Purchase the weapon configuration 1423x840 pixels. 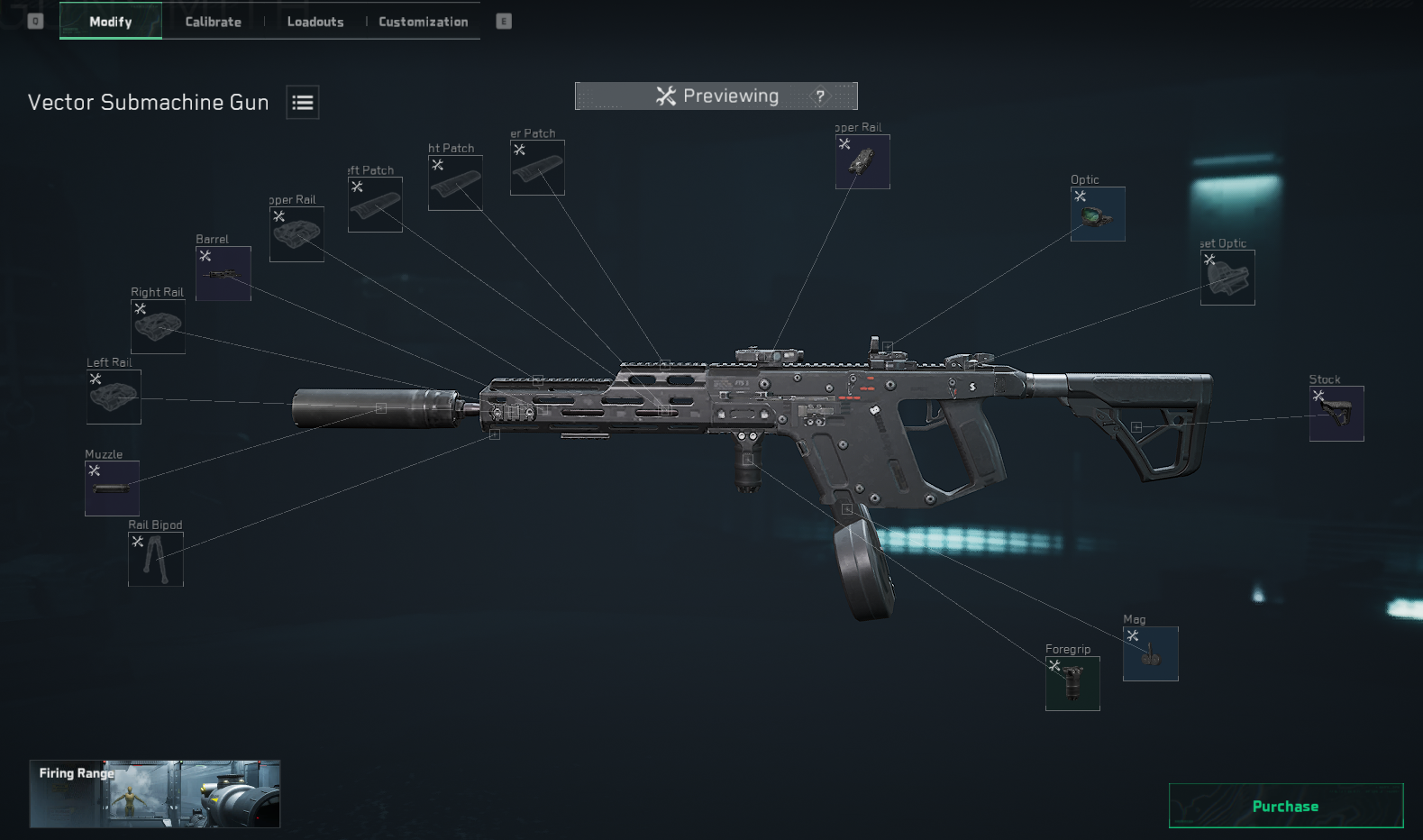pyautogui.click(x=1285, y=806)
